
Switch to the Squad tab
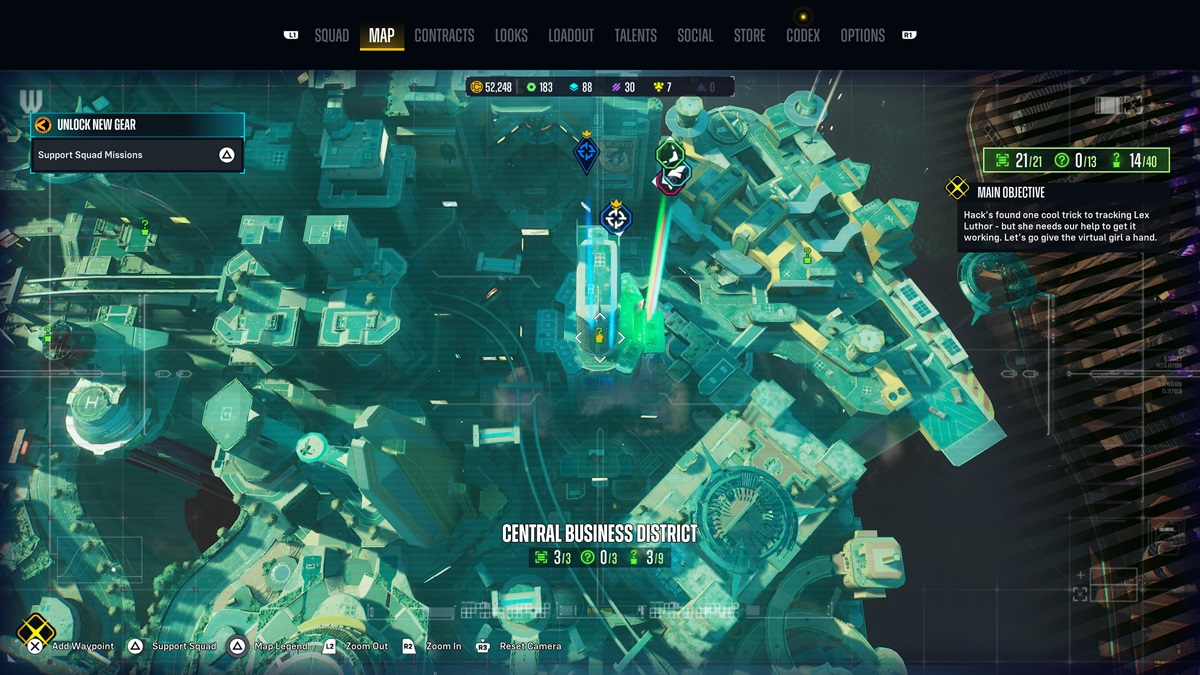(331, 36)
